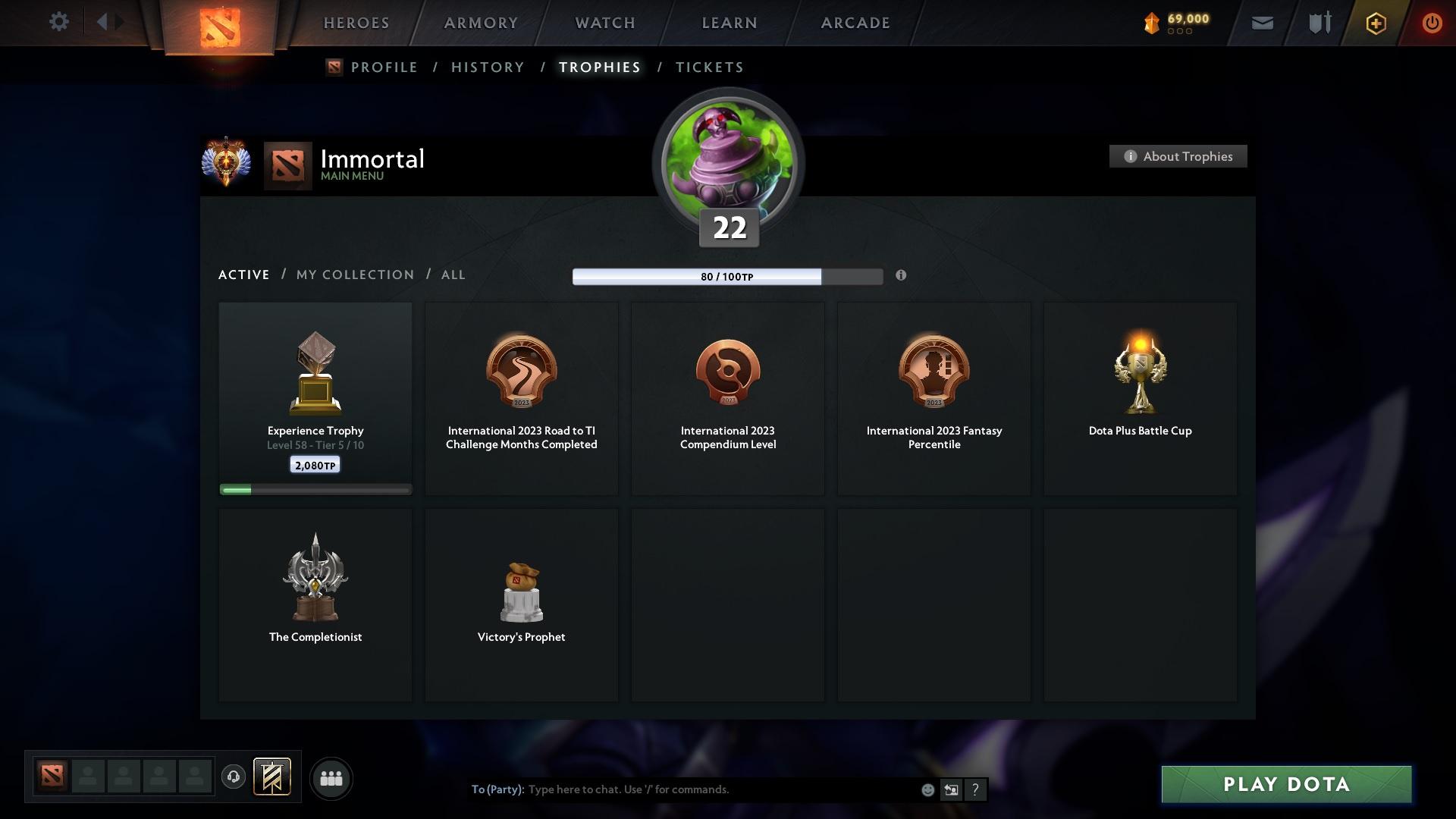Open the emoticon picker in chat bar
Screen dimensions: 1456x819
coord(927,789)
